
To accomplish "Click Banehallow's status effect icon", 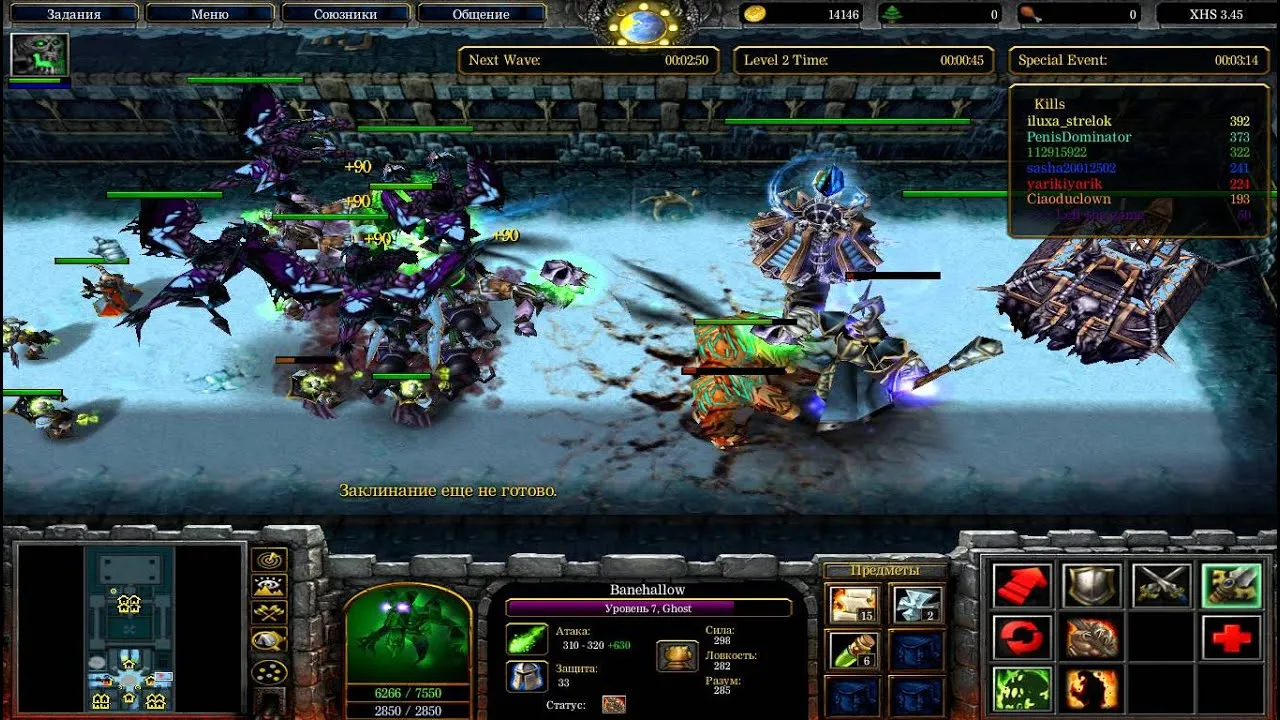I will click(613, 704).
